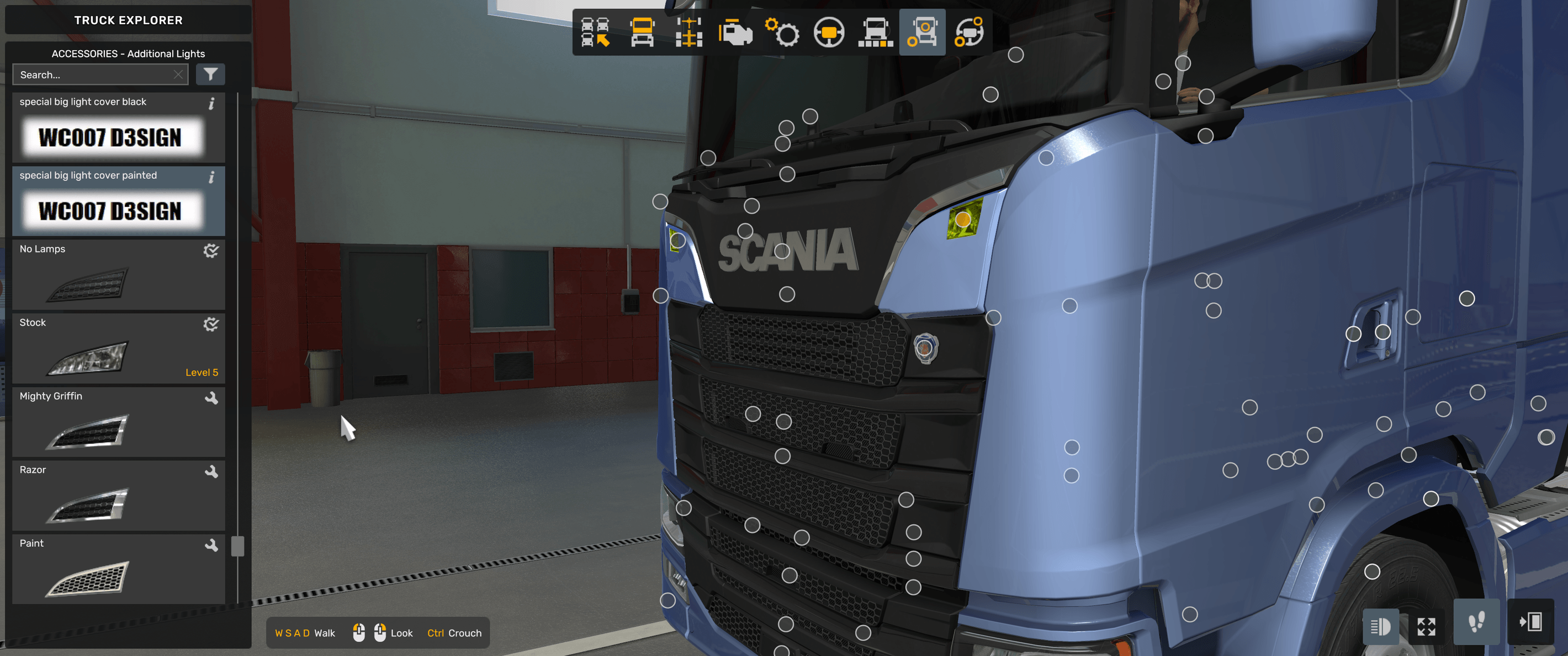Viewport: 1568px width, 656px height.
Task: Toggle the headlights preview button
Action: tap(1380, 626)
